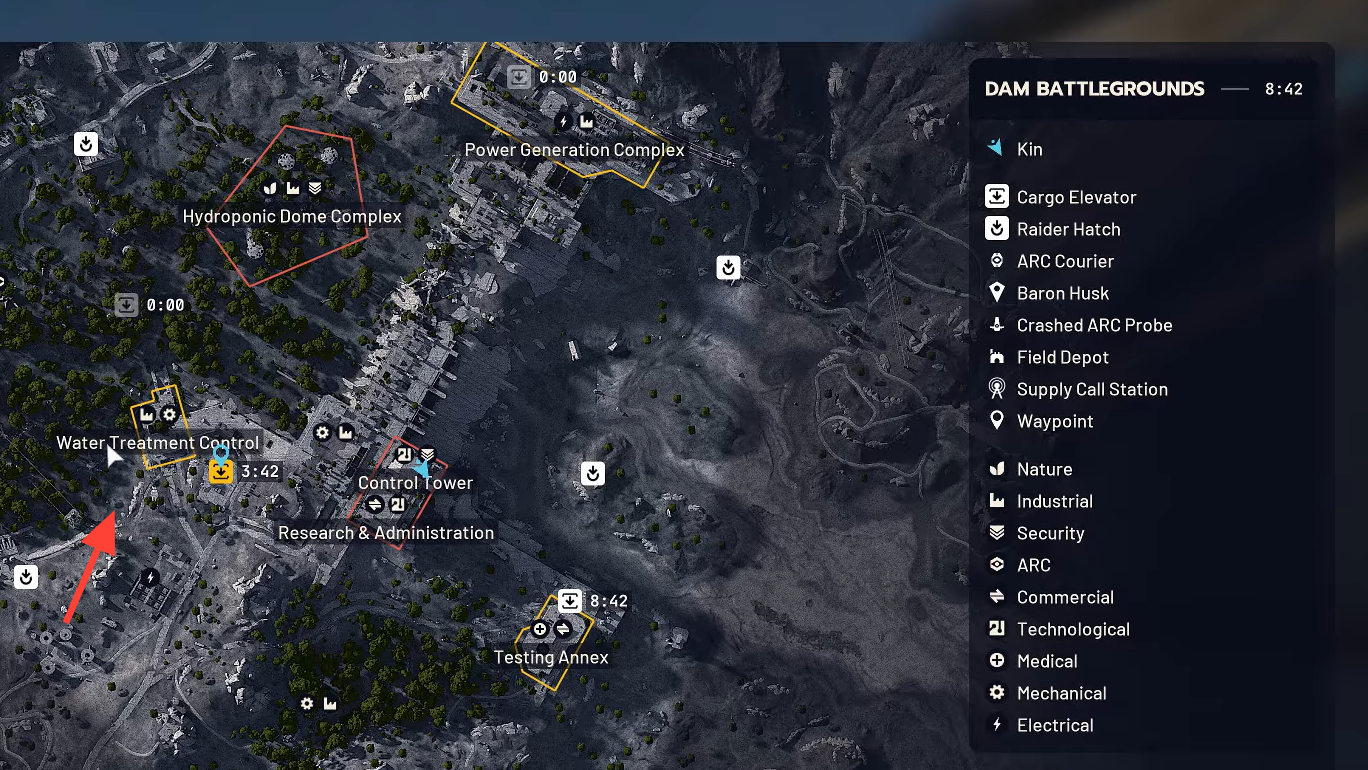The height and width of the screenshot is (770, 1368).
Task: Select the Technological legend entry
Action: tap(1073, 629)
